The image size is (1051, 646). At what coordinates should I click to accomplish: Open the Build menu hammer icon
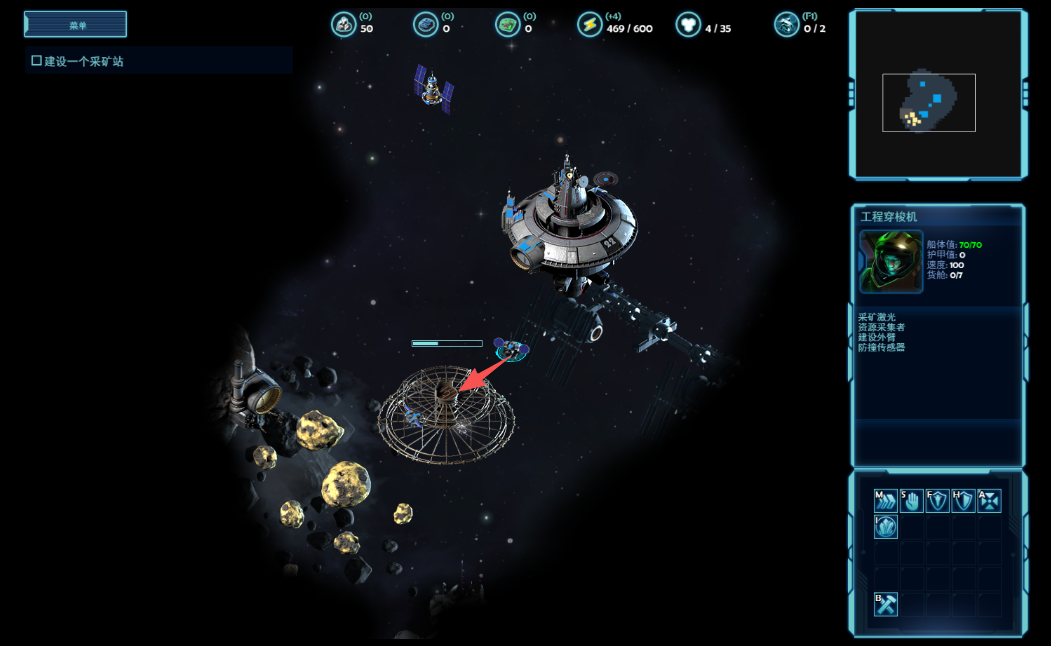click(x=886, y=604)
